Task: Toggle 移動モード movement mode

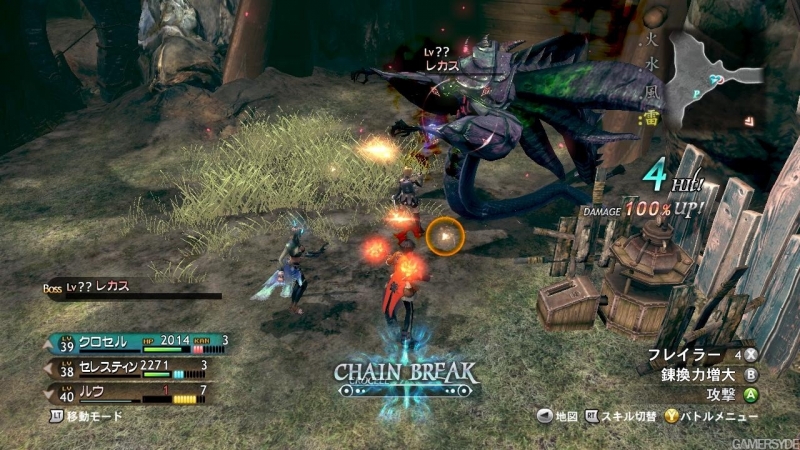Action: [x=87, y=414]
